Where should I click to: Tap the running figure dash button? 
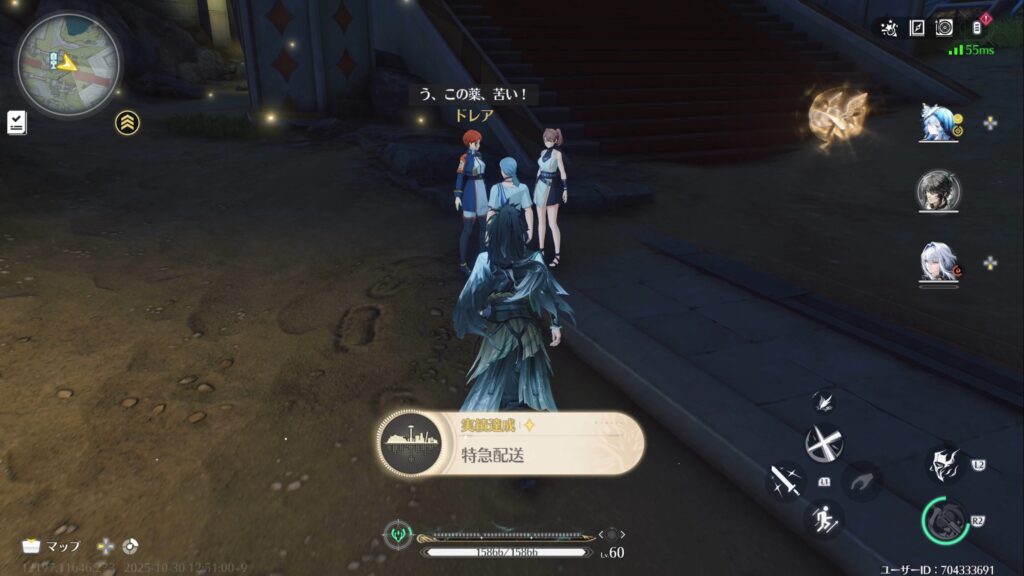point(825,517)
